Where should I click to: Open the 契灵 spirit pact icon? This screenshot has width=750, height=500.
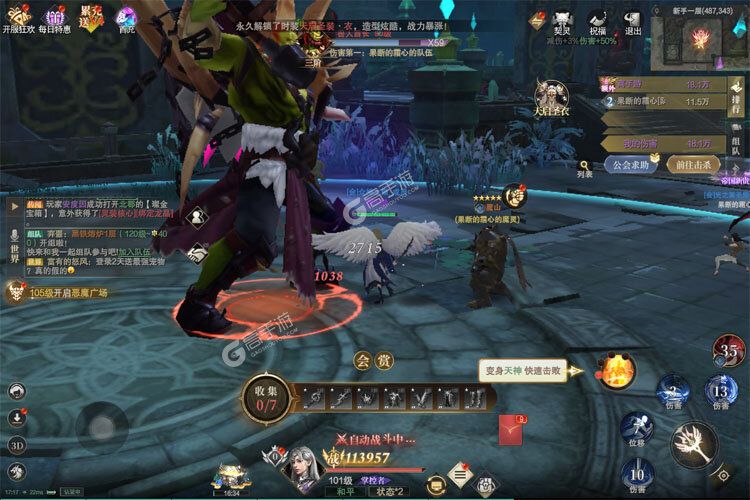(565, 20)
